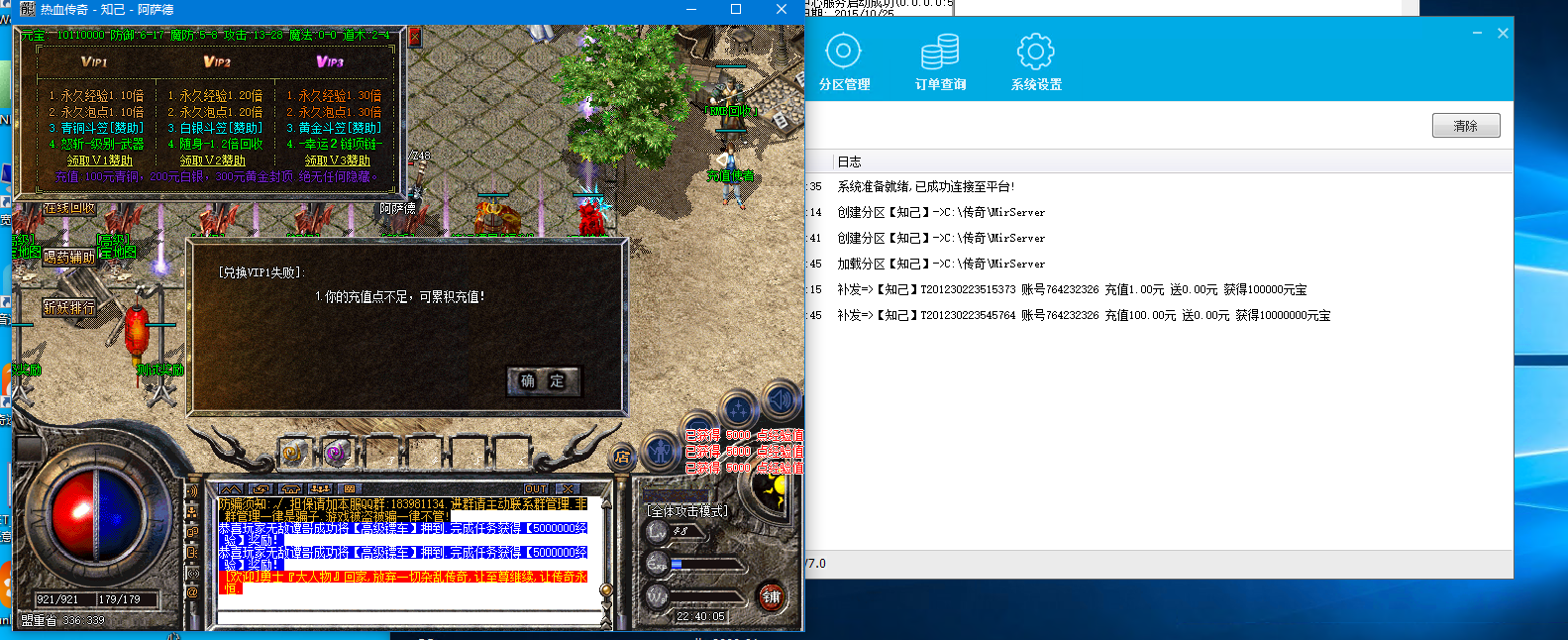Confirm the VIP1 exchange failure dialog

click(542, 381)
